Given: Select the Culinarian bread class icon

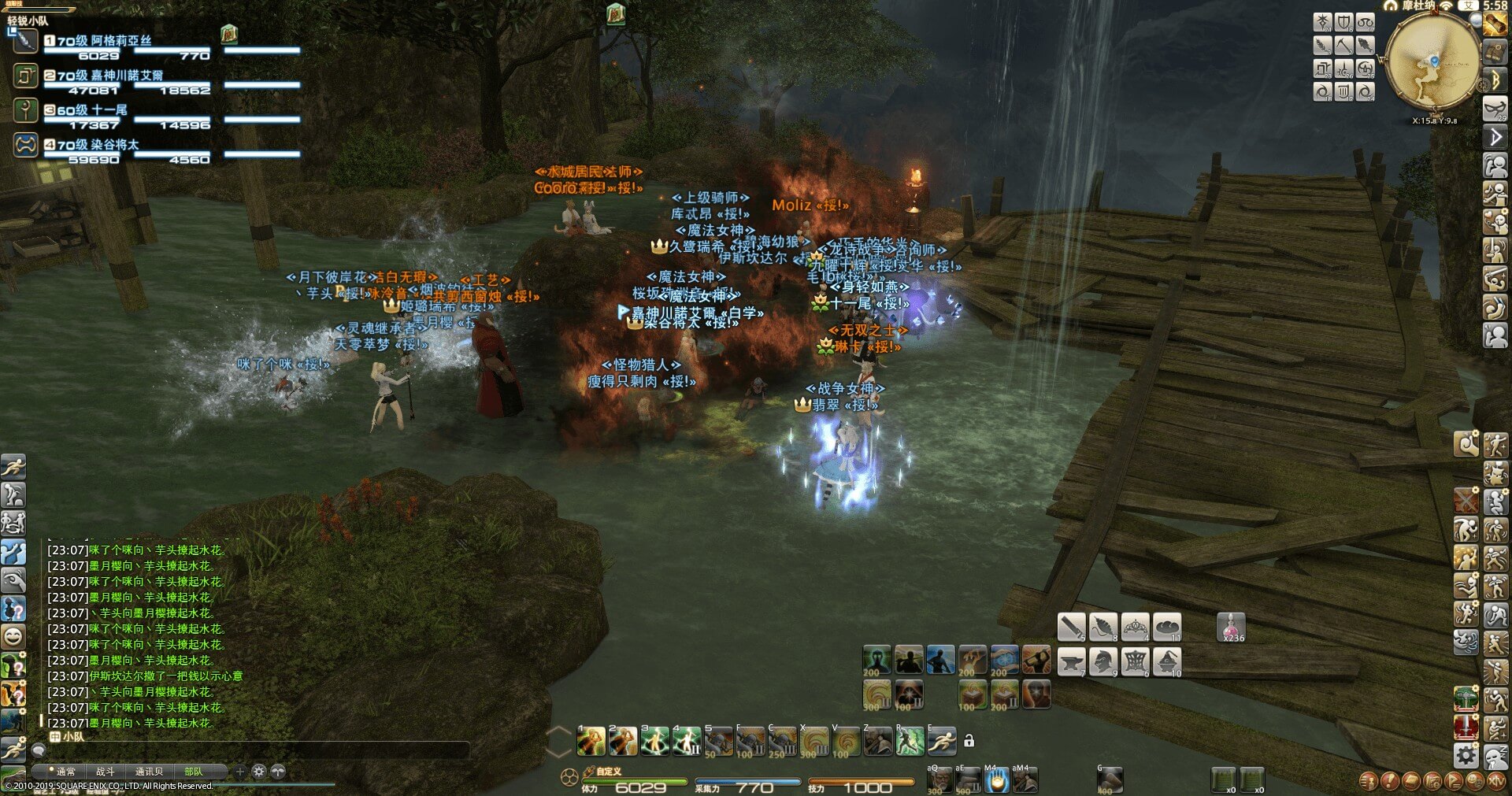Looking at the screenshot, I should pos(1167,628).
